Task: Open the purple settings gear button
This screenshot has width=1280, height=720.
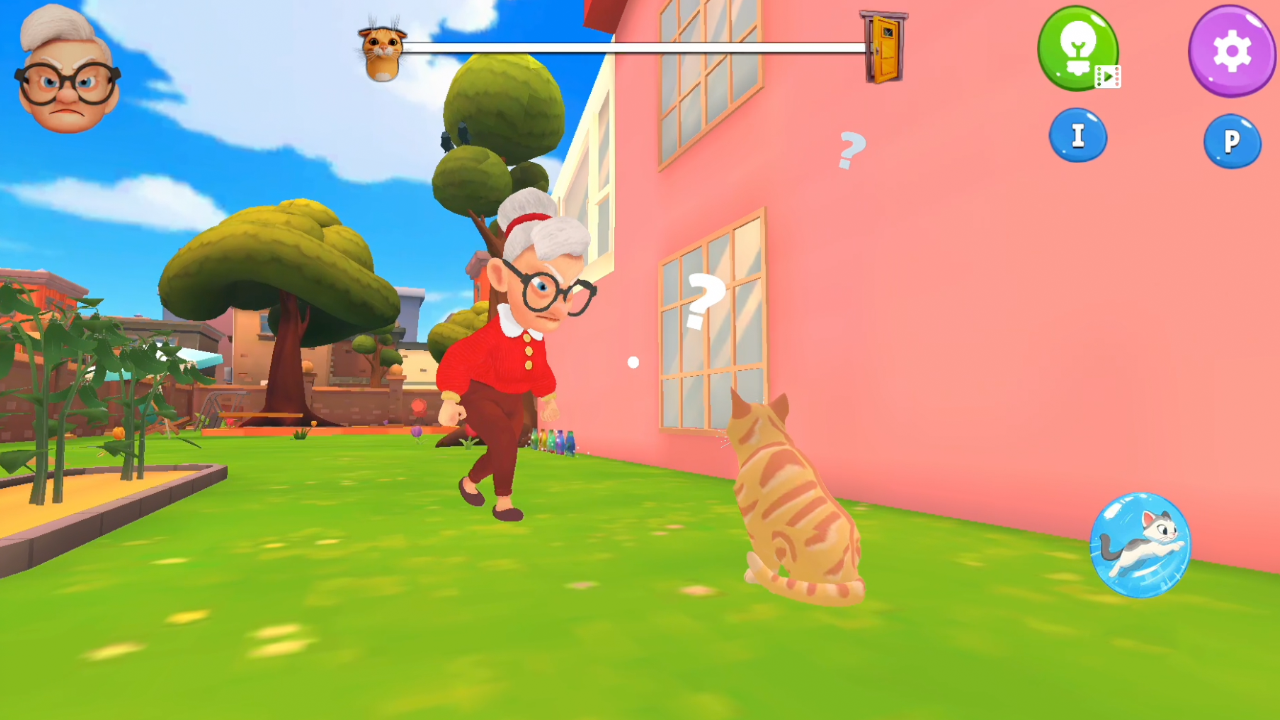Action: (1232, 52)
